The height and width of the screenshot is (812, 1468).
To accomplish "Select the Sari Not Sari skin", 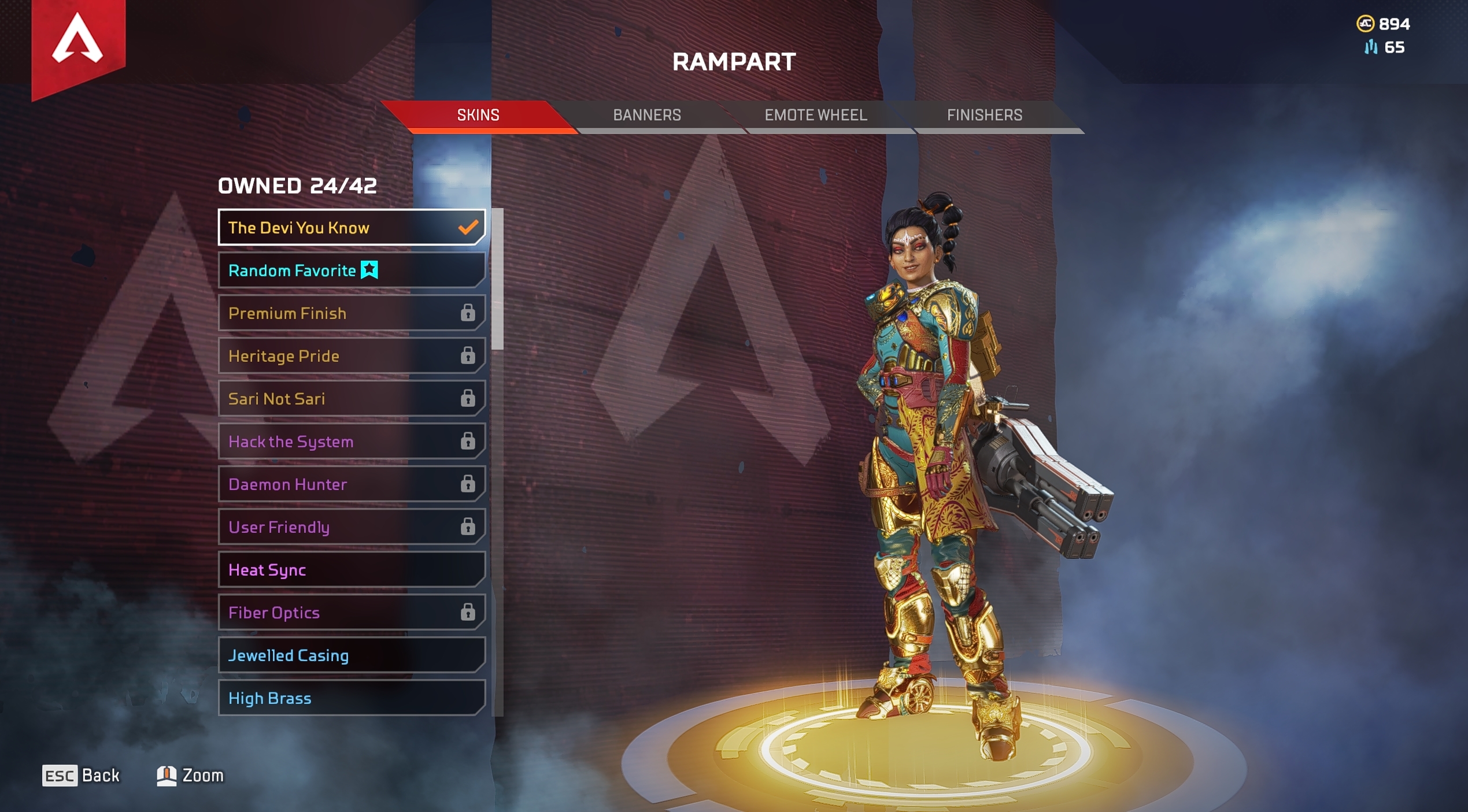I will click(x=351, y=398).
